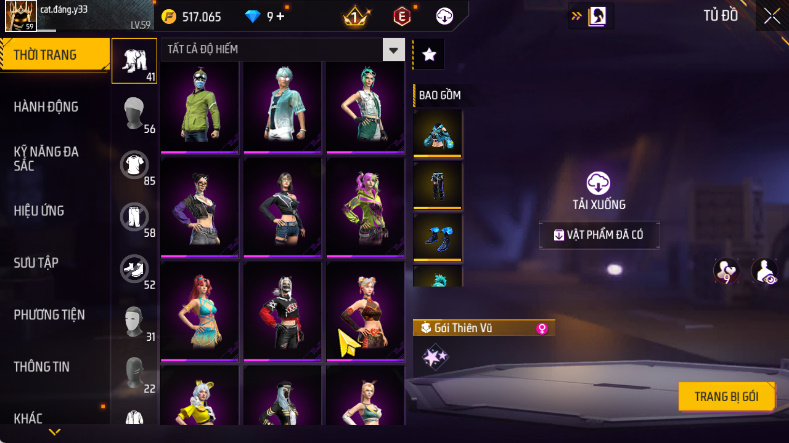Select the black pants item under Bao Gồm
The height and width of the screenshot is (443, 789).
[438, 185]
